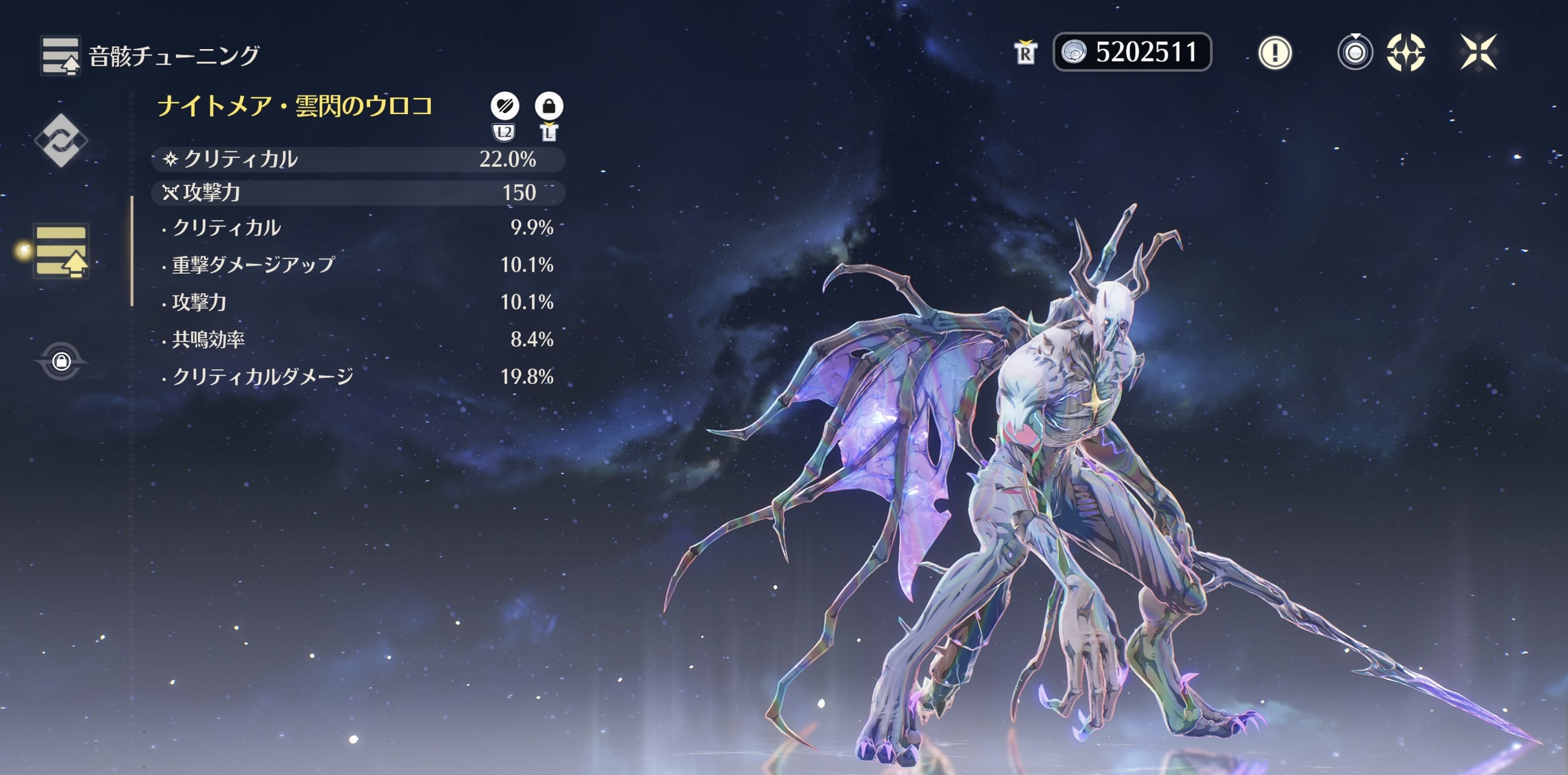Open the four-pointed compass icon
The height and width of the screenshot is (775, 1568).
1405,52
